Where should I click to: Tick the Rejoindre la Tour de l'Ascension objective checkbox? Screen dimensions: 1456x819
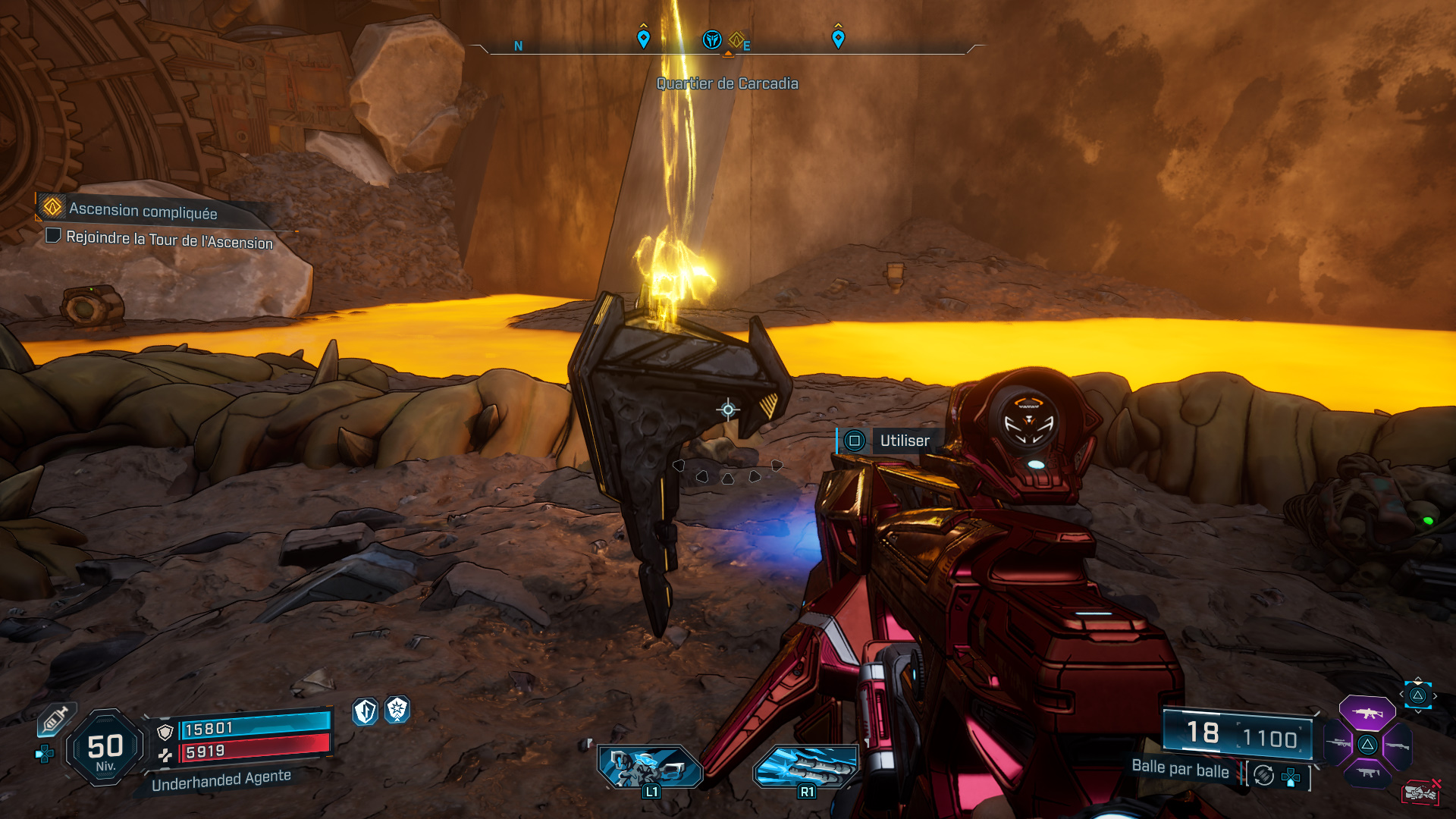pyautogui.click(x=53, y=235)
